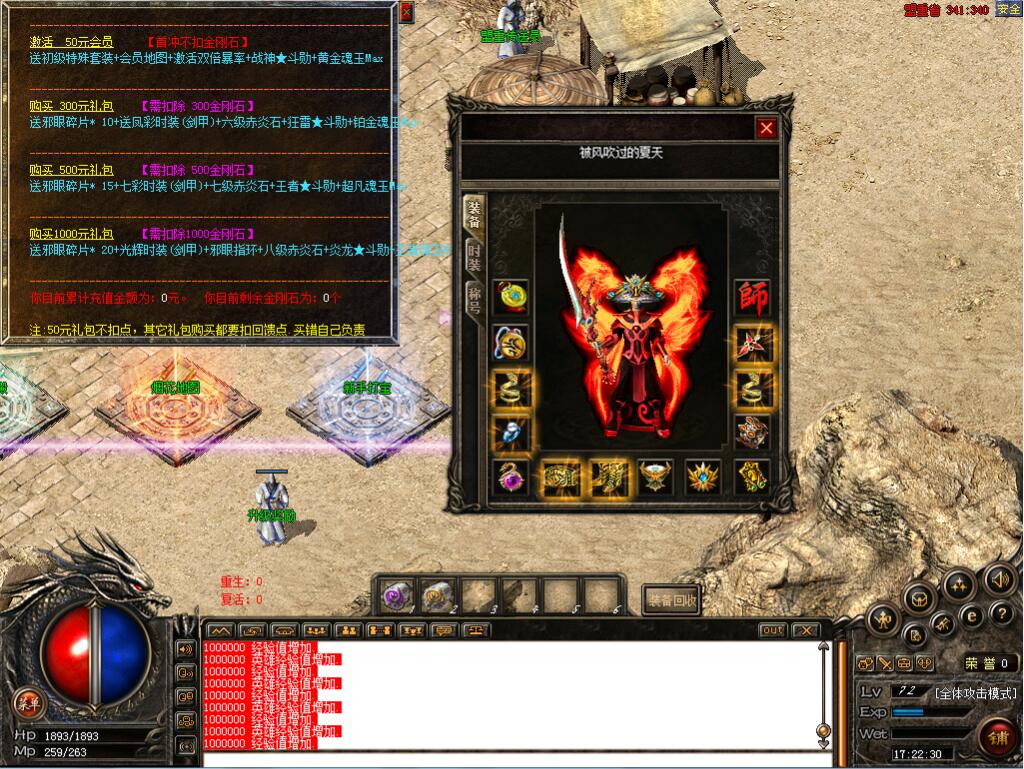
Task: Select the red 師 medal slot
Action: (751, 297)
